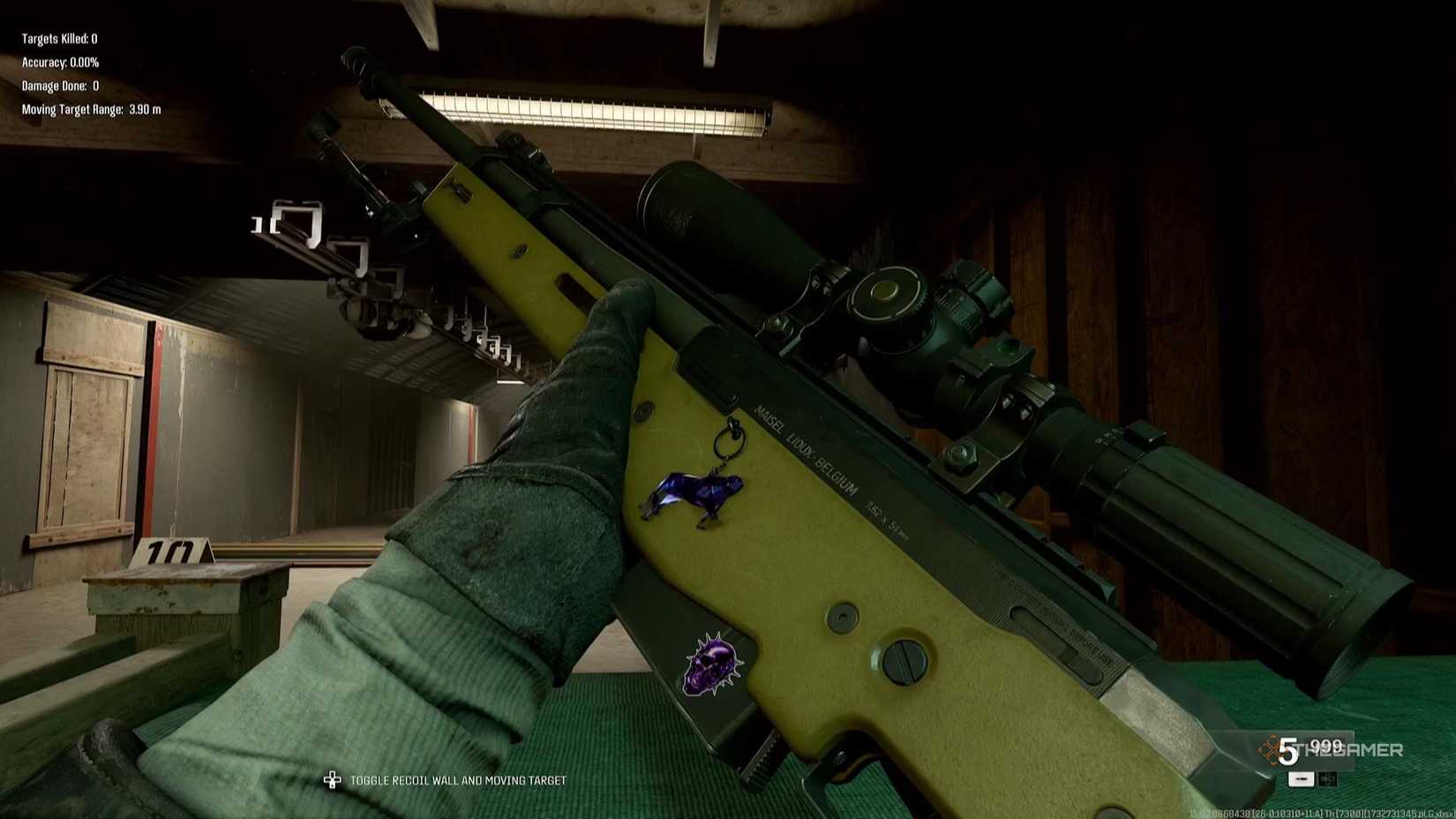Click the TOGGLE RECOIL WALL AND MOVING TARGET text
Image resolution: width=1456 pixels, height=819 pixels.
459,780
